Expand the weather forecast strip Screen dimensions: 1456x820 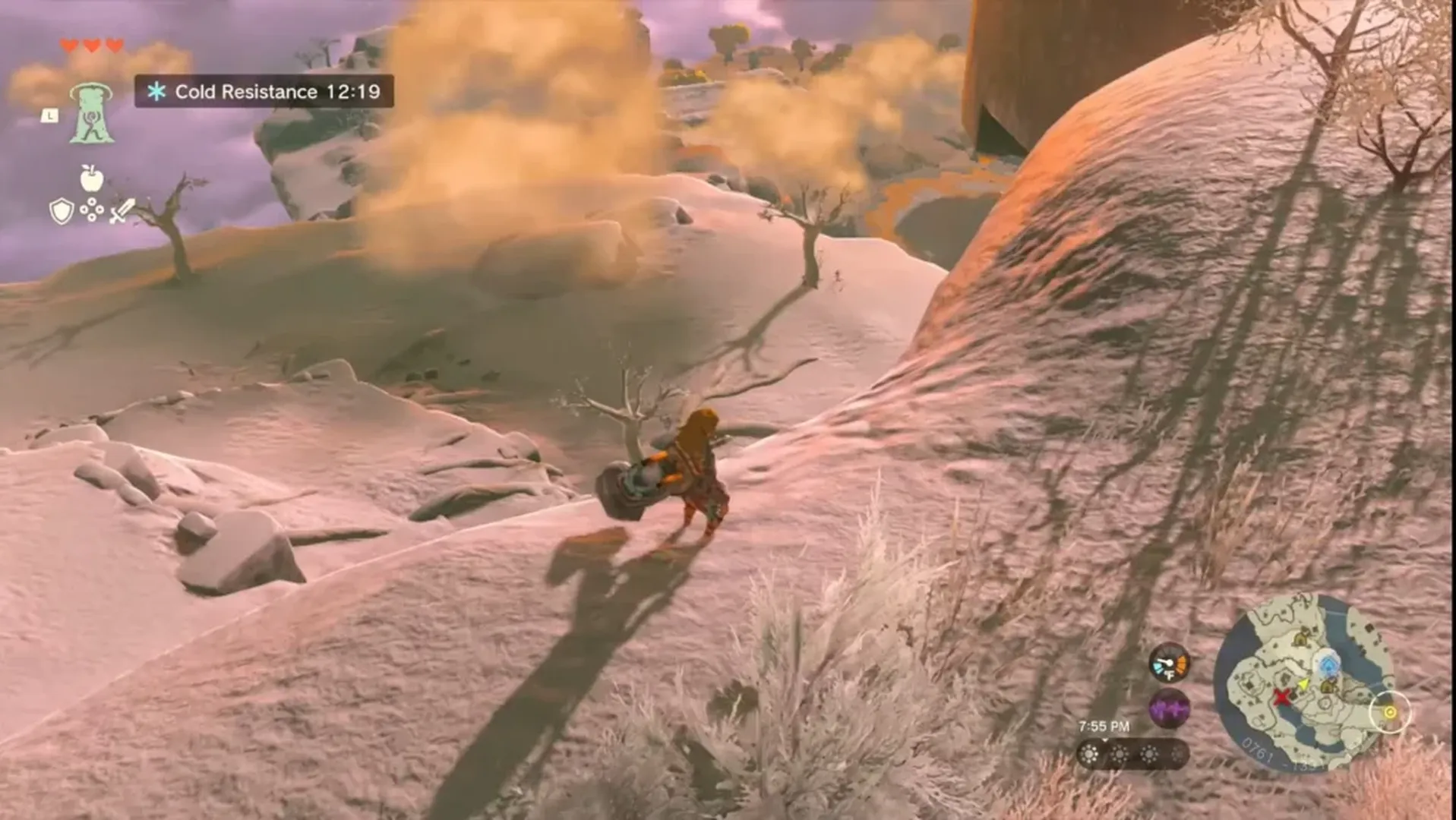tap(1131, 755)
